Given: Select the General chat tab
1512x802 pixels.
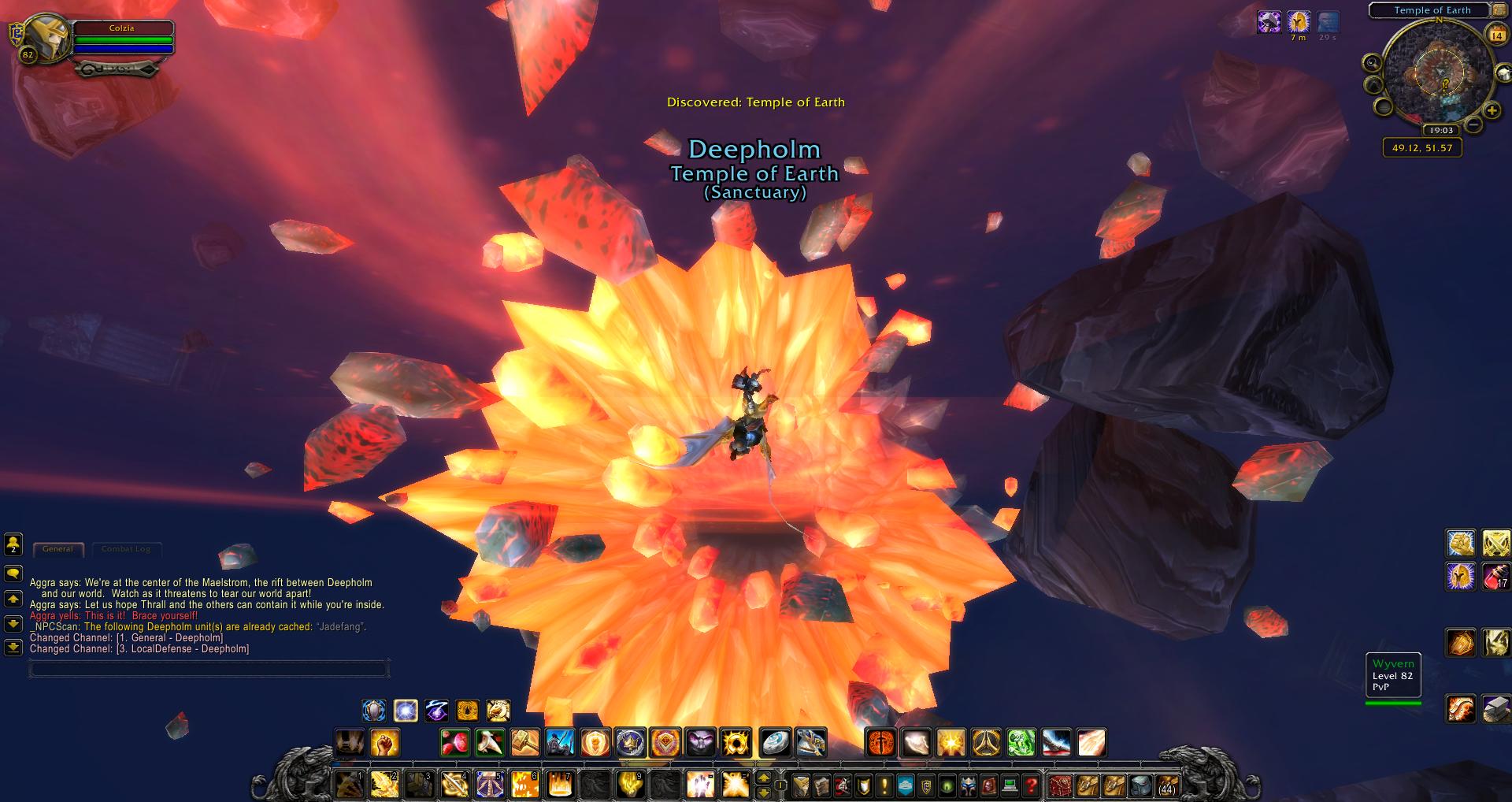Looking at the screenshot, I should click(x=57, y=549).
